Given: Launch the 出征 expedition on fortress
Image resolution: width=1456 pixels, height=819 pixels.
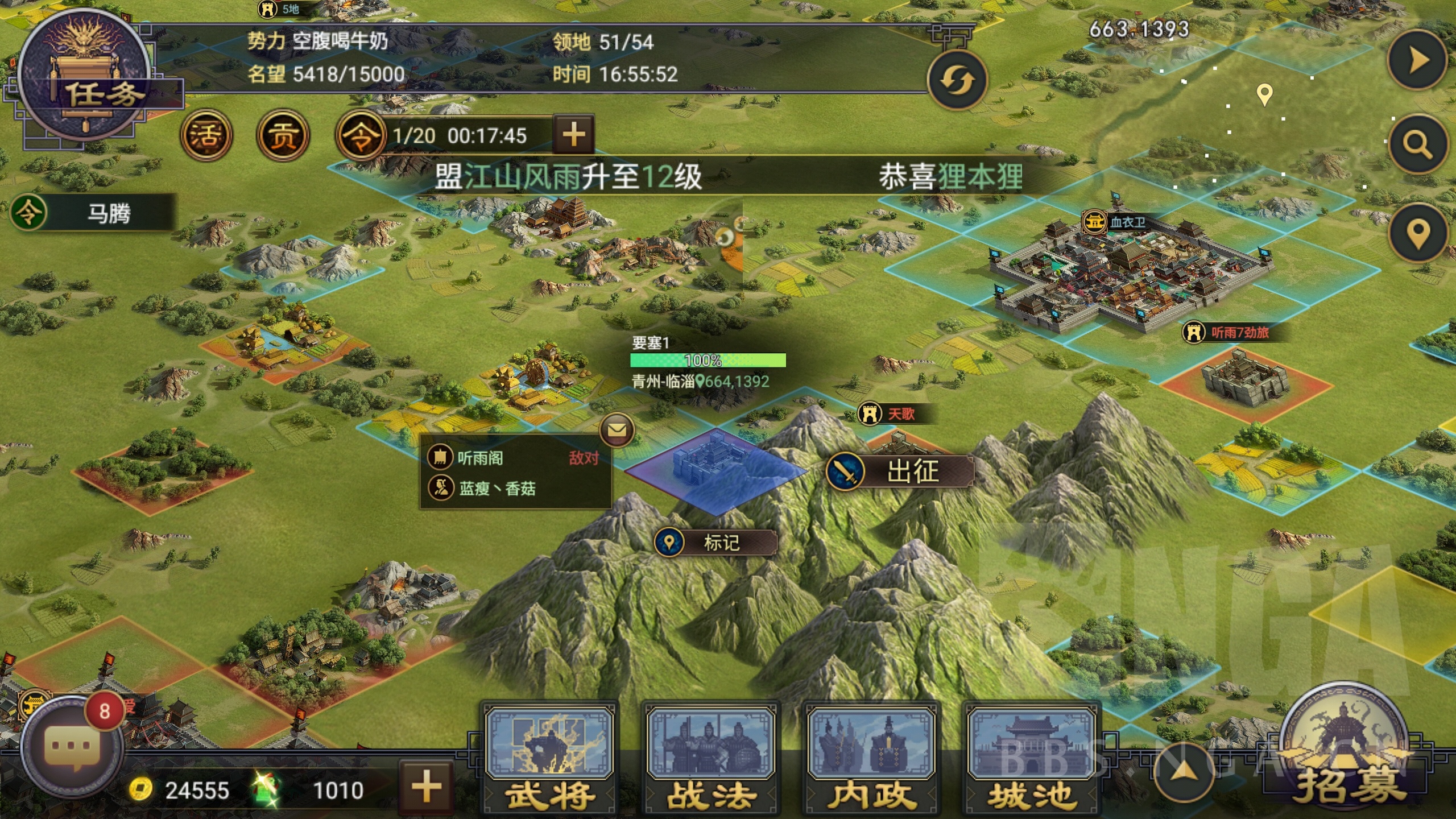Looking at the screenshot, I should coord(900,471).
